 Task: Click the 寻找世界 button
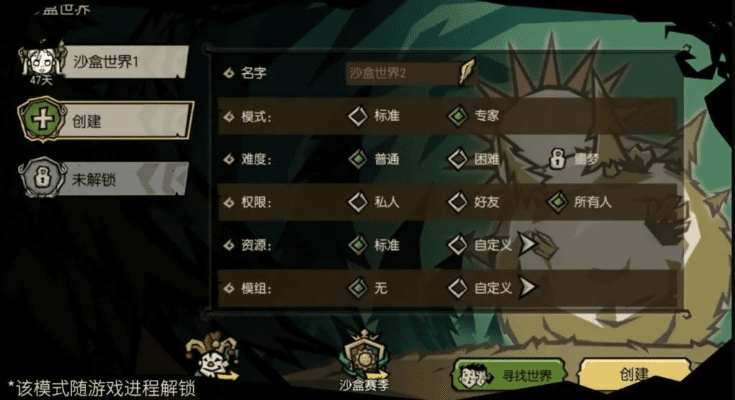click(x=510, y=376)
